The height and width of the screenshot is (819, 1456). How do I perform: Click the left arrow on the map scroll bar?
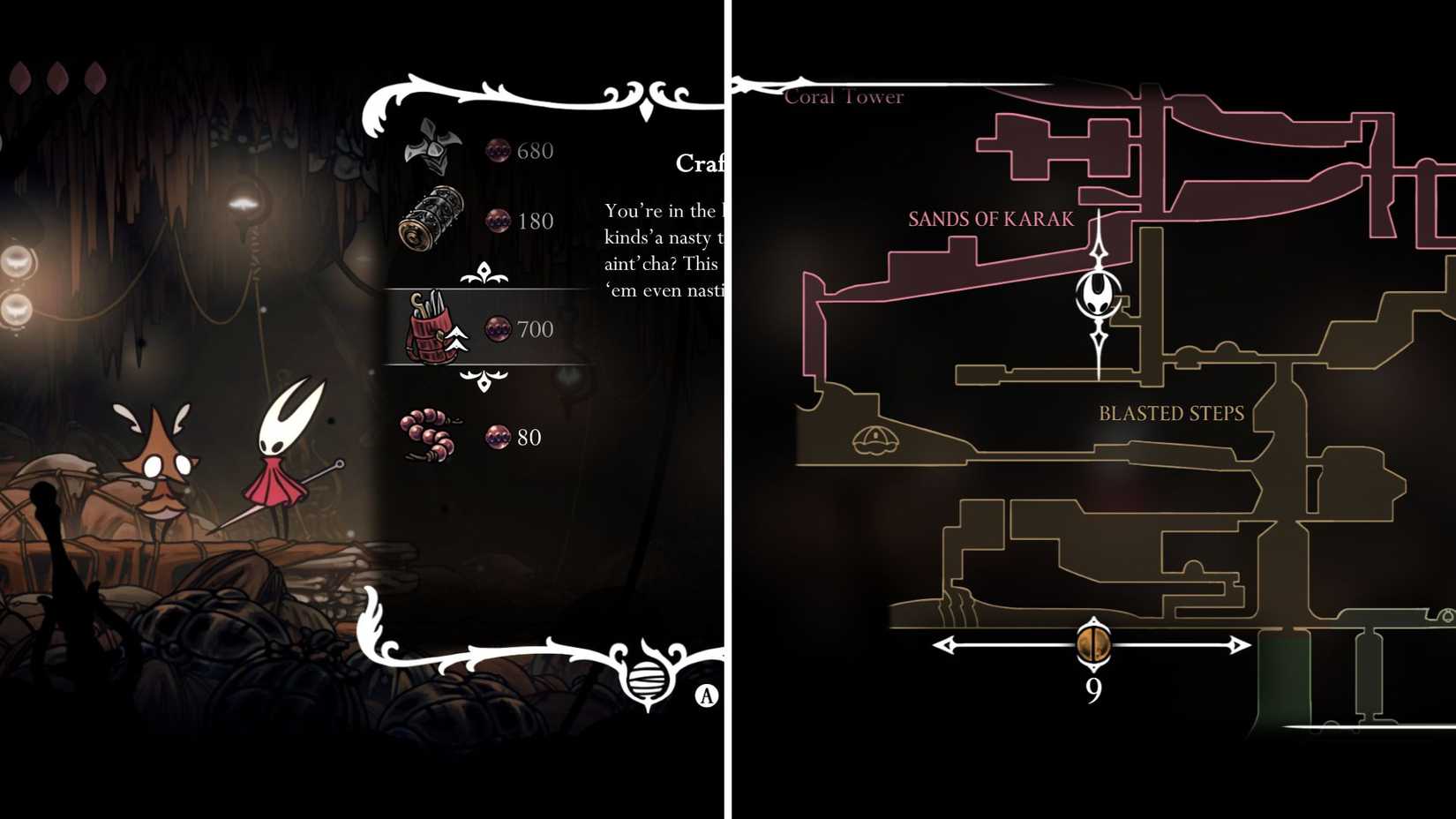pyautogui.click(x=943, y=645)
